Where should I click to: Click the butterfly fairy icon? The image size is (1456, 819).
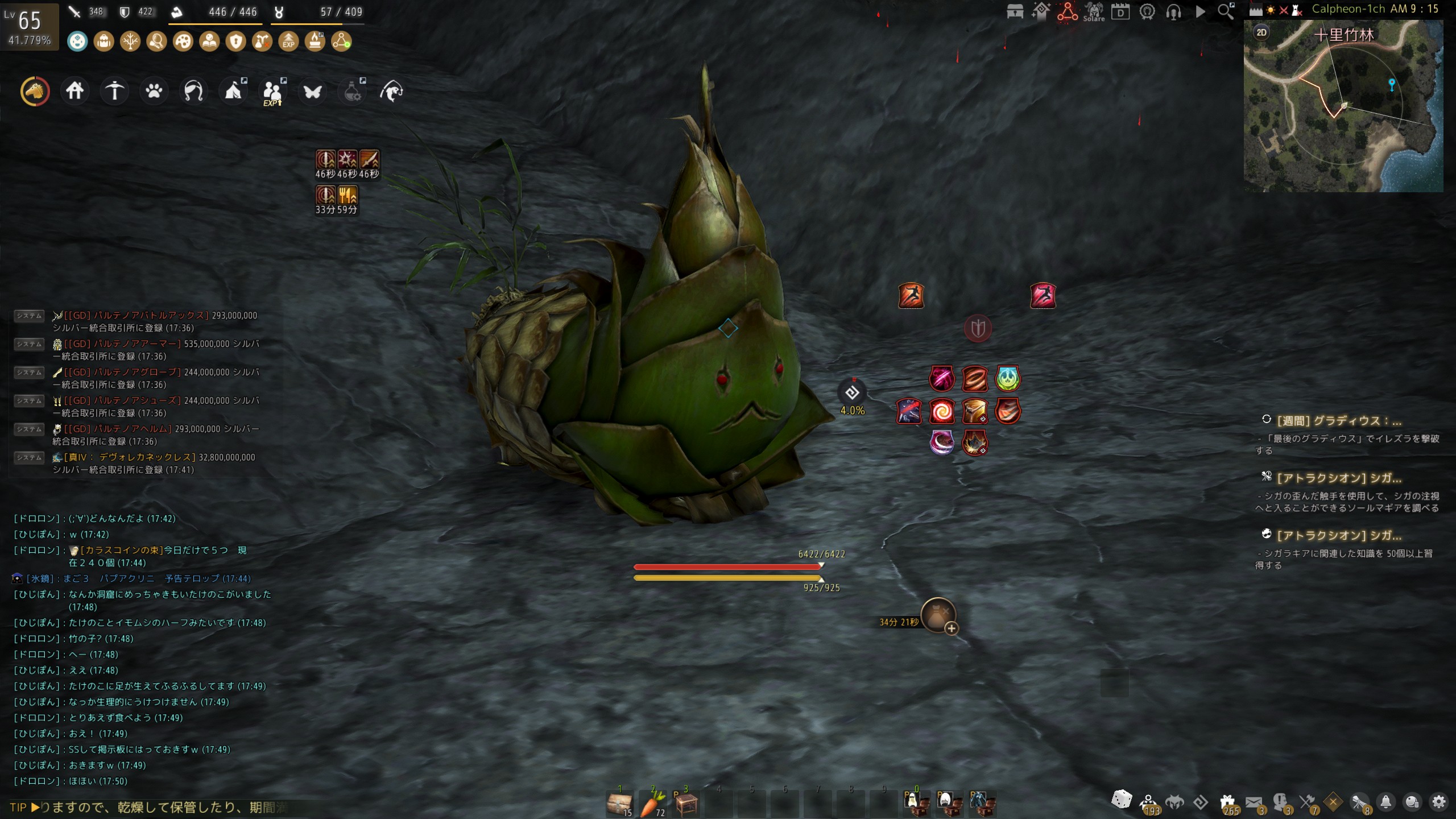tap(312, 91)
